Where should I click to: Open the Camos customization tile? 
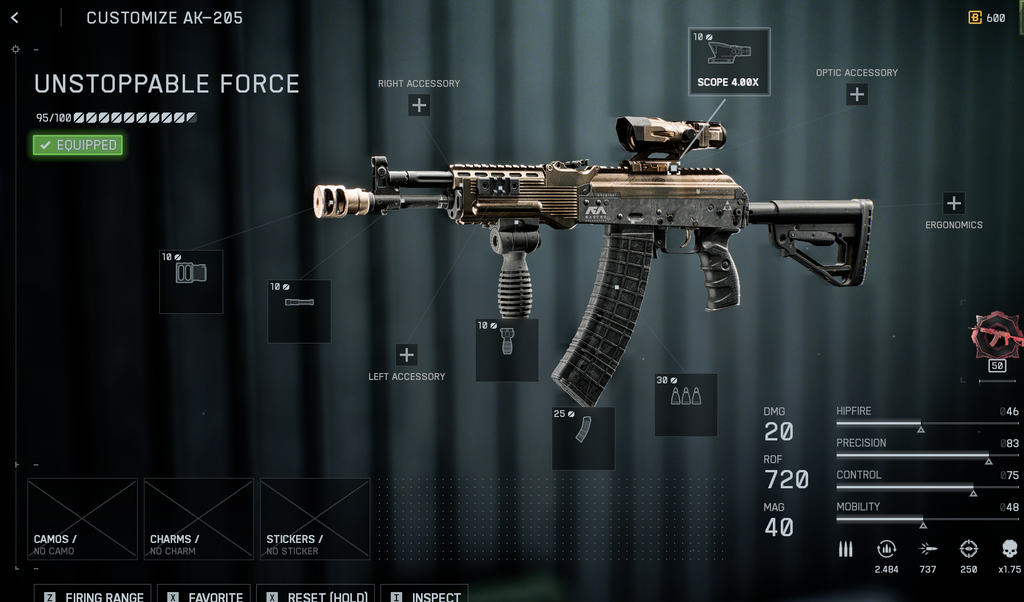(x=82, y=519)
